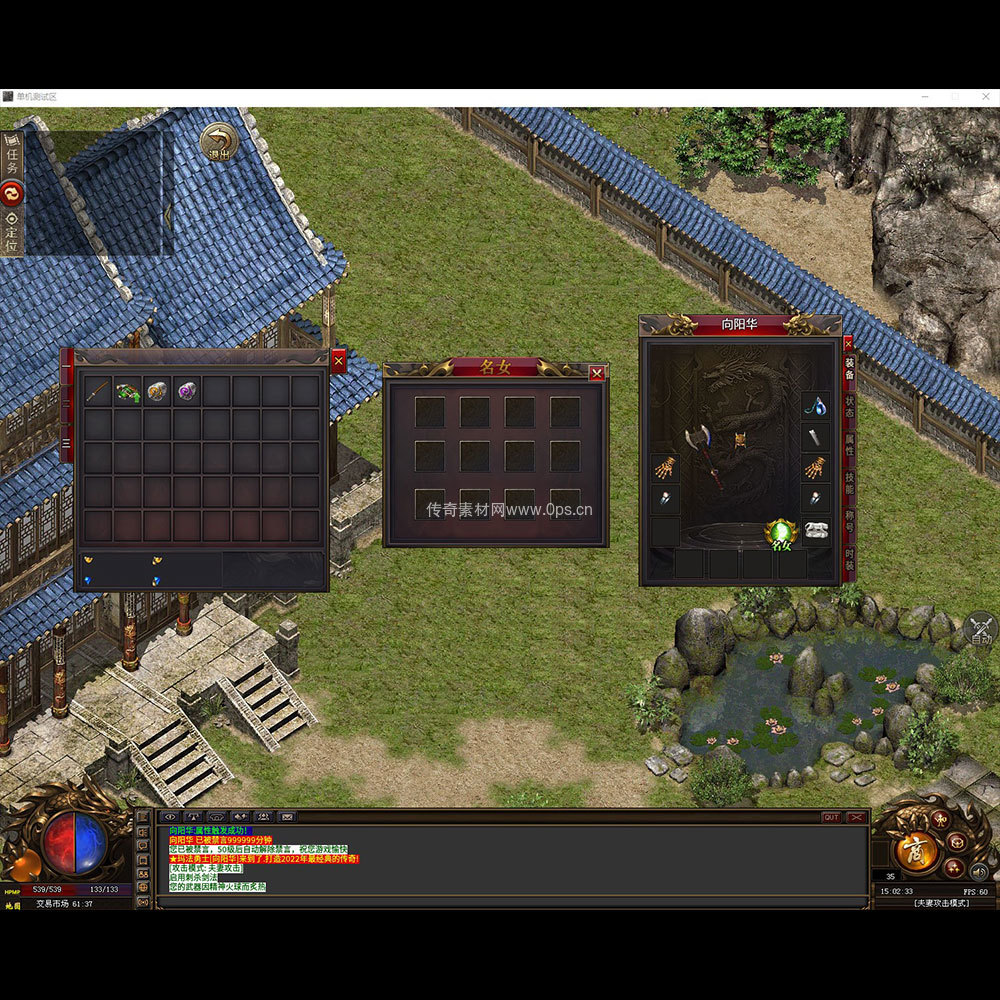
Task: Click the green 名女 orb button
Action: (779, 533)
